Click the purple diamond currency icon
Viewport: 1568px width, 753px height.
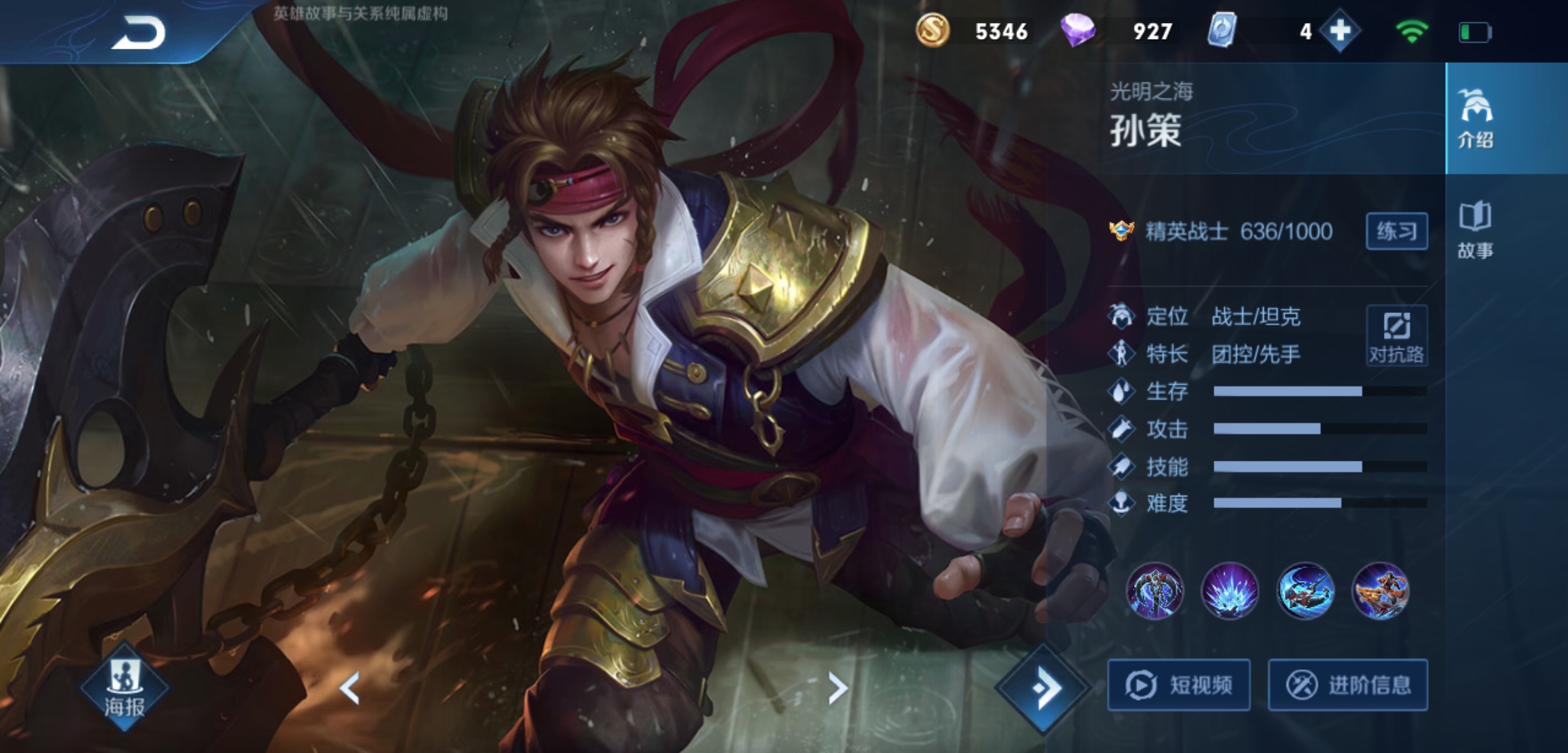click(1078, 31)
